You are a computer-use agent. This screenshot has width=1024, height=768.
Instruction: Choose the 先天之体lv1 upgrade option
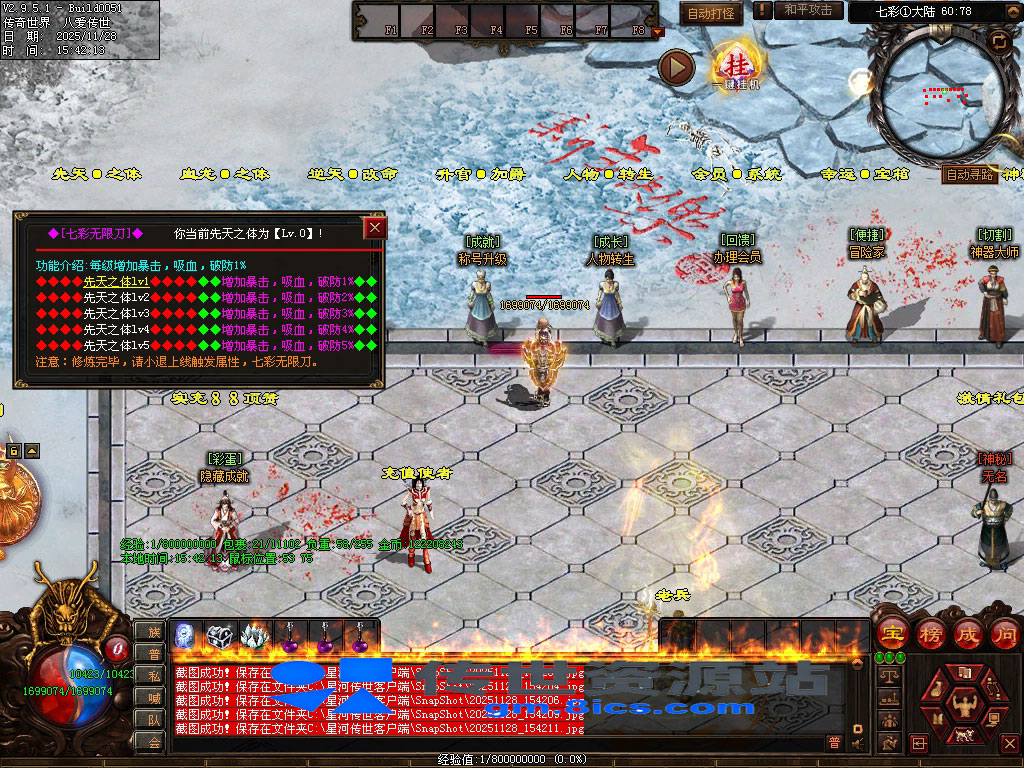pyautogui.click(x=116, y=282)
